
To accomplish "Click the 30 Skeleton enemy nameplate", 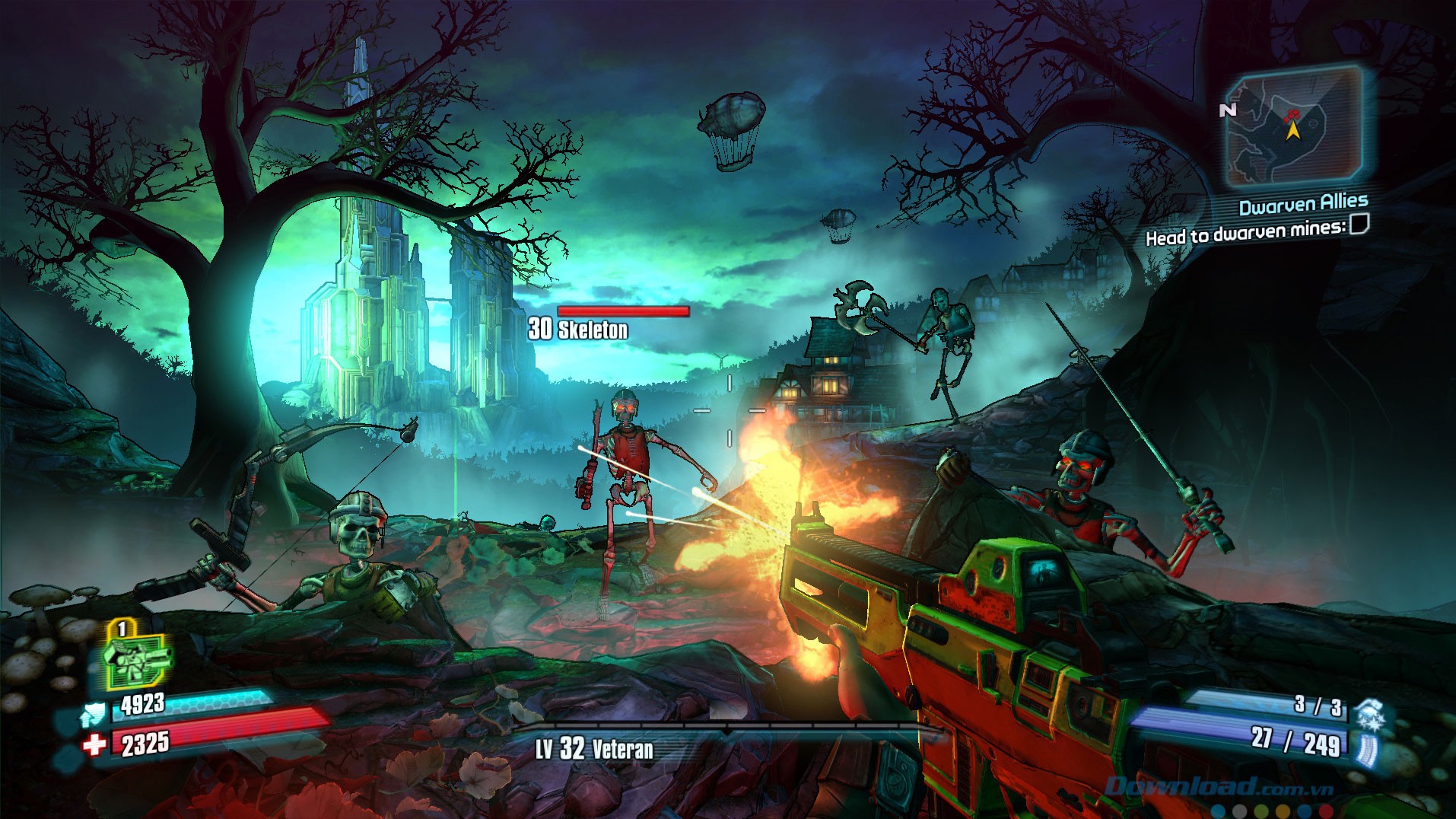I will point(578,330).
